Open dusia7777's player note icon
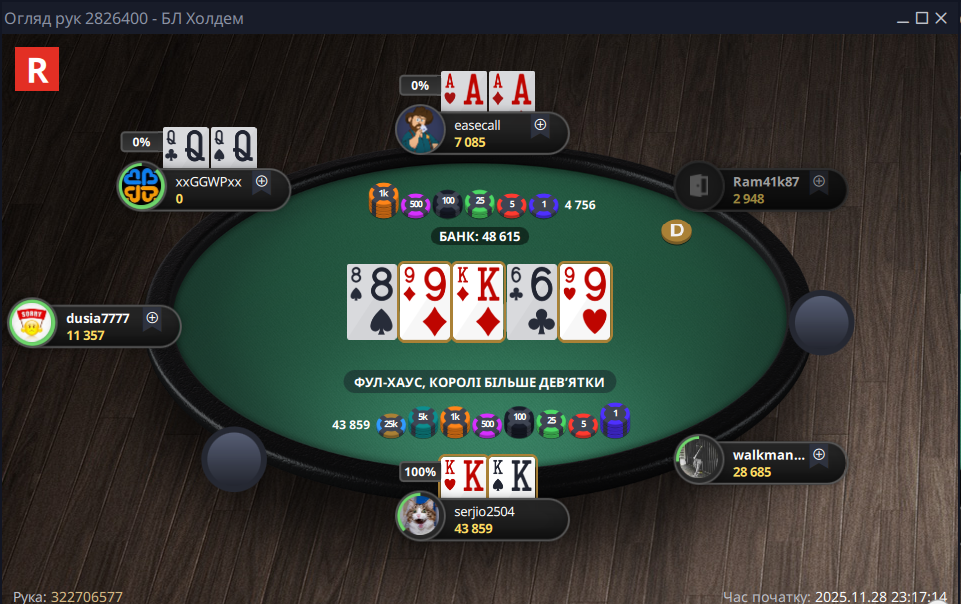This screenshot has height=604, width=961. tap(152, 318)
